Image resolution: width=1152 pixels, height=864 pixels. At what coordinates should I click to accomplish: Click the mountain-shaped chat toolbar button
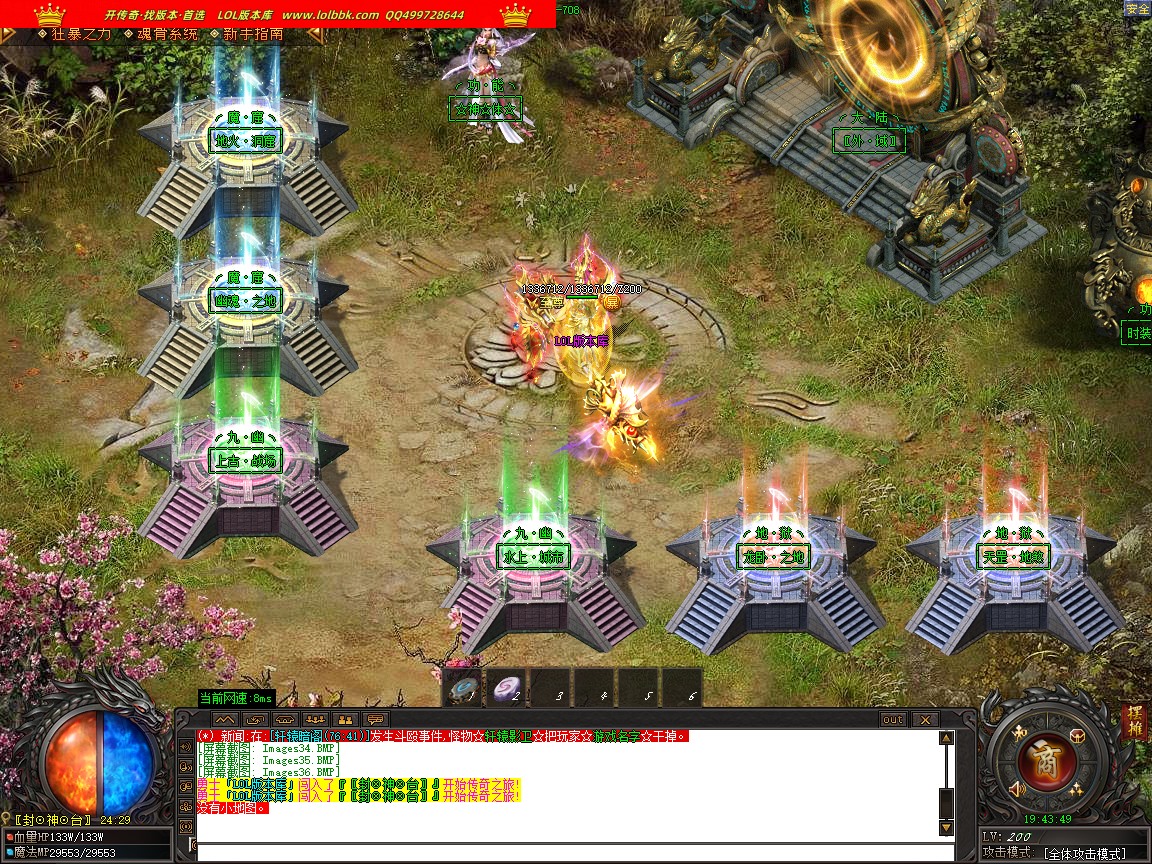(225, 719)
